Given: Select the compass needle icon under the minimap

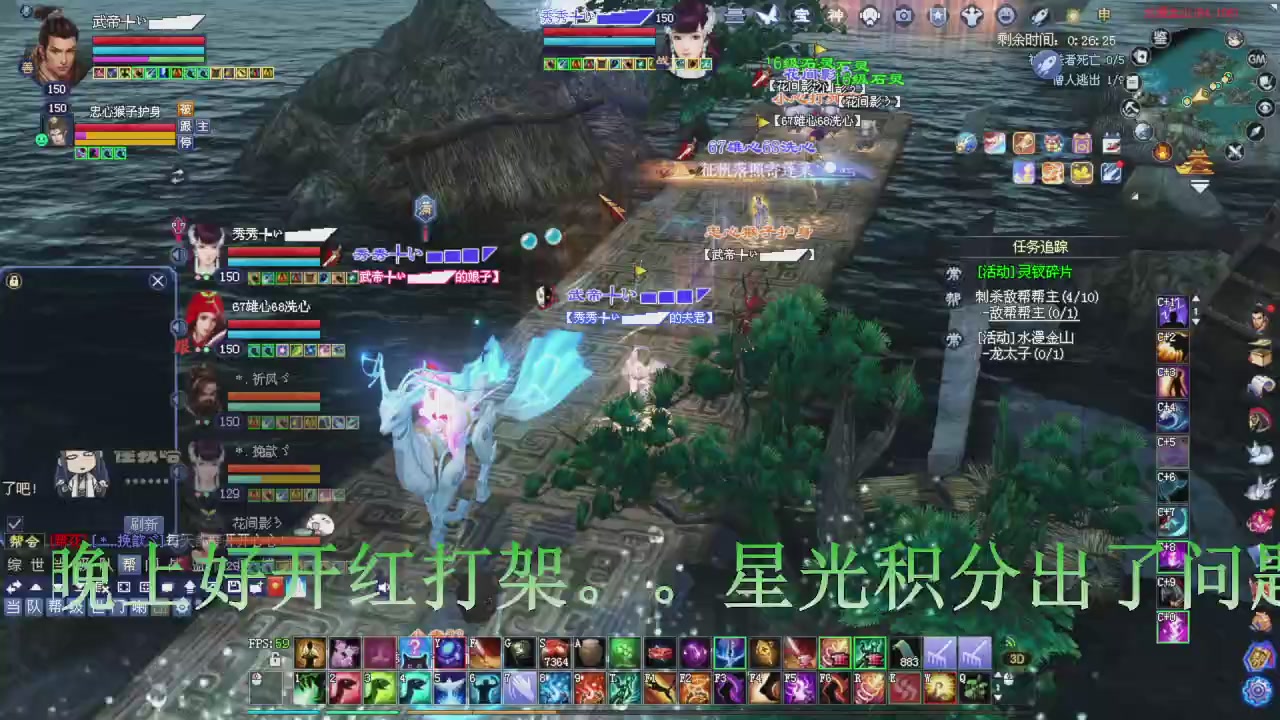Looking at the screenshot, I should [1255, 133].
